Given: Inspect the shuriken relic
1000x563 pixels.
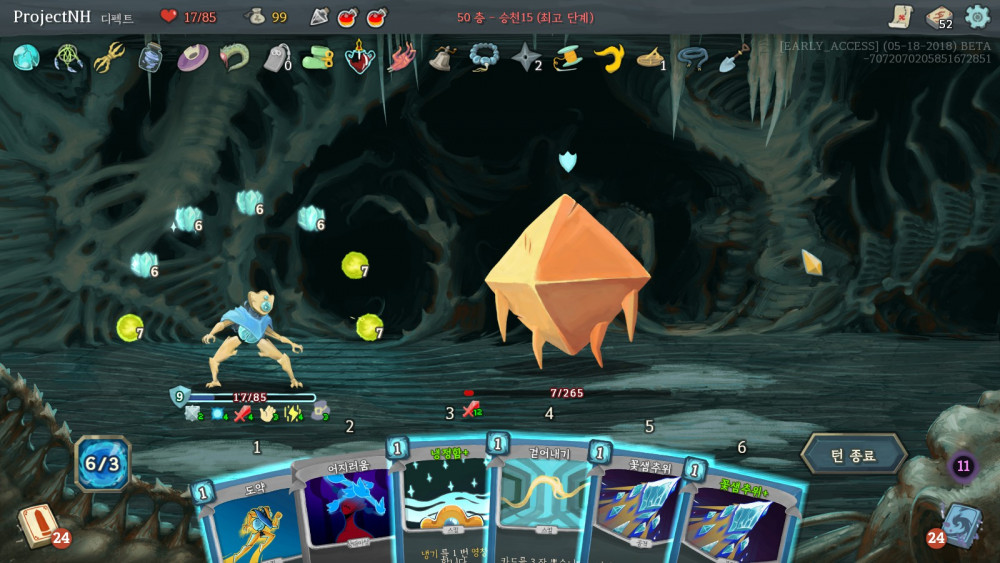Looking at the screenshot, I should (525, 58).
